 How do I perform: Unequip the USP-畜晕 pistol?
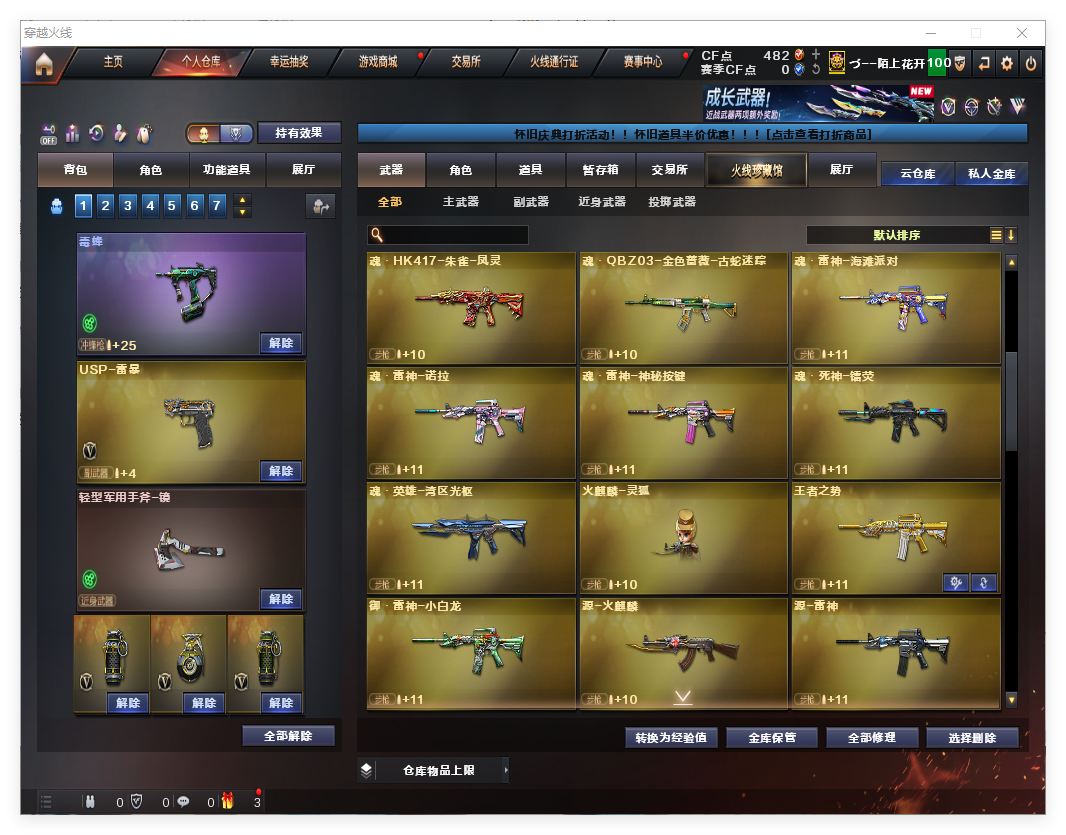click(281, 471)
